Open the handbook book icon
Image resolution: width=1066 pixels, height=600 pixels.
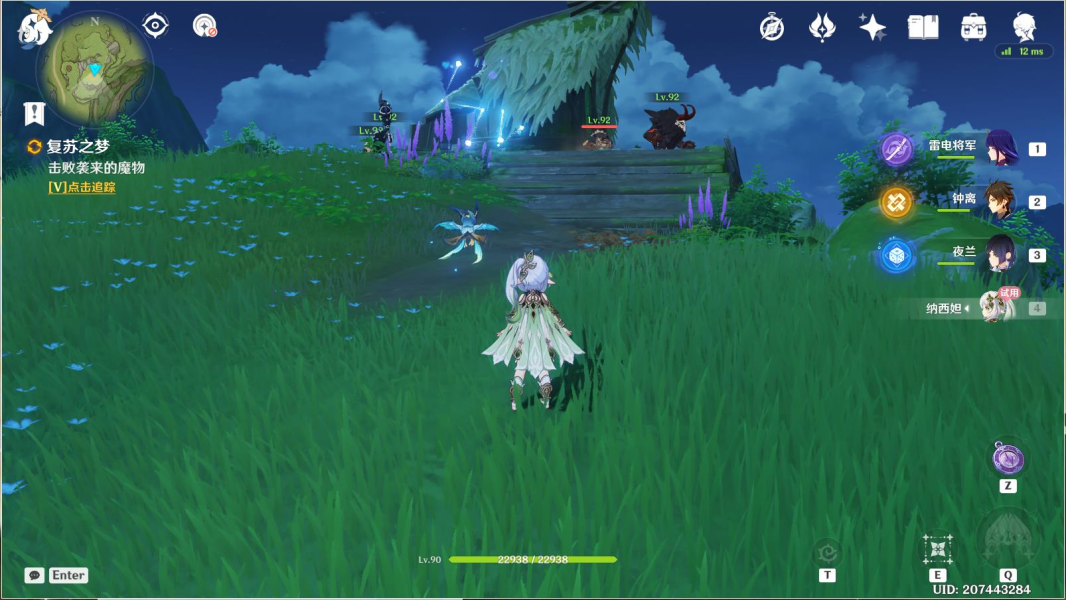923,27
